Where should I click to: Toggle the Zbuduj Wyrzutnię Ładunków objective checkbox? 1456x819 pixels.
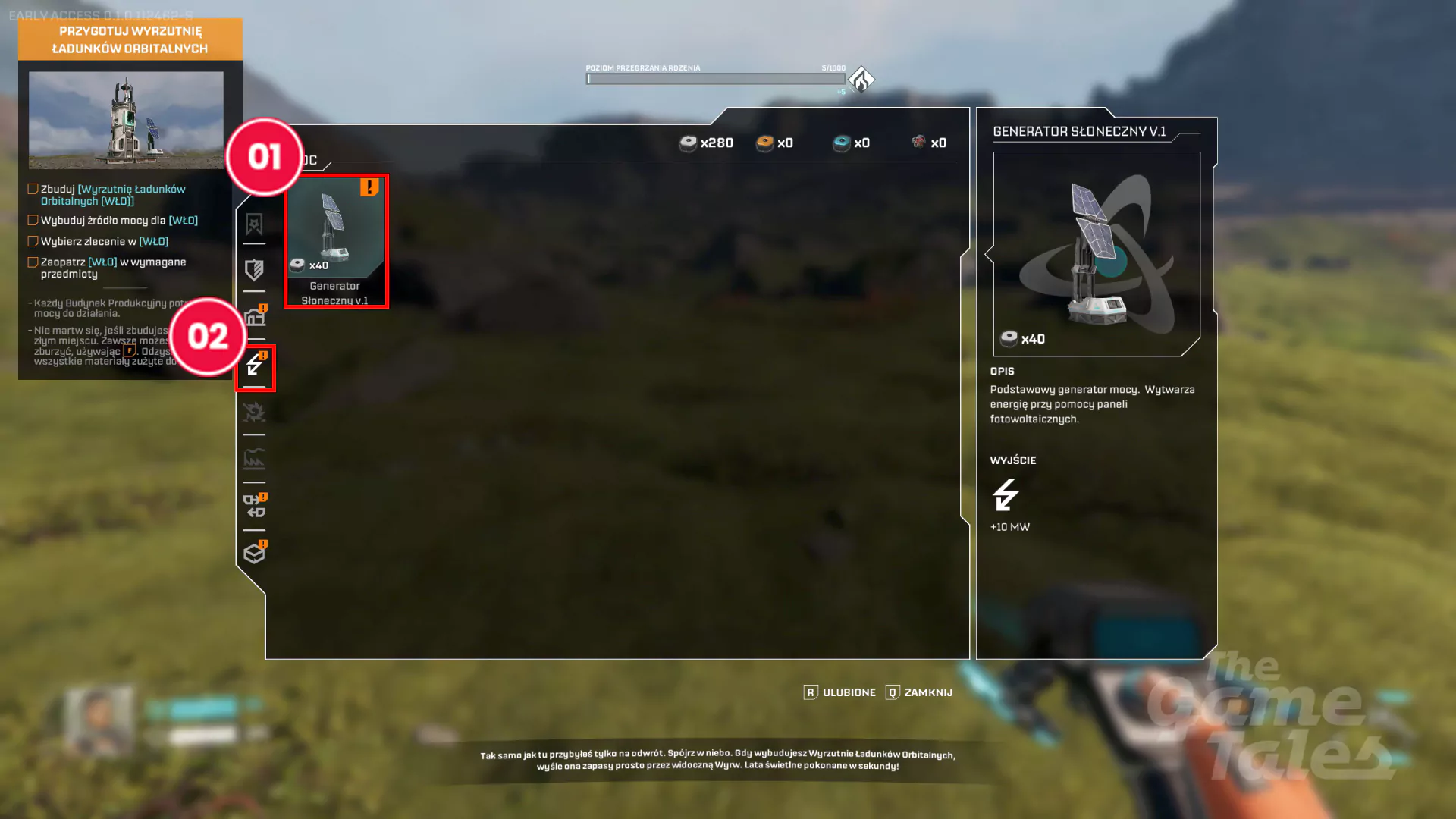click(33, 189)
